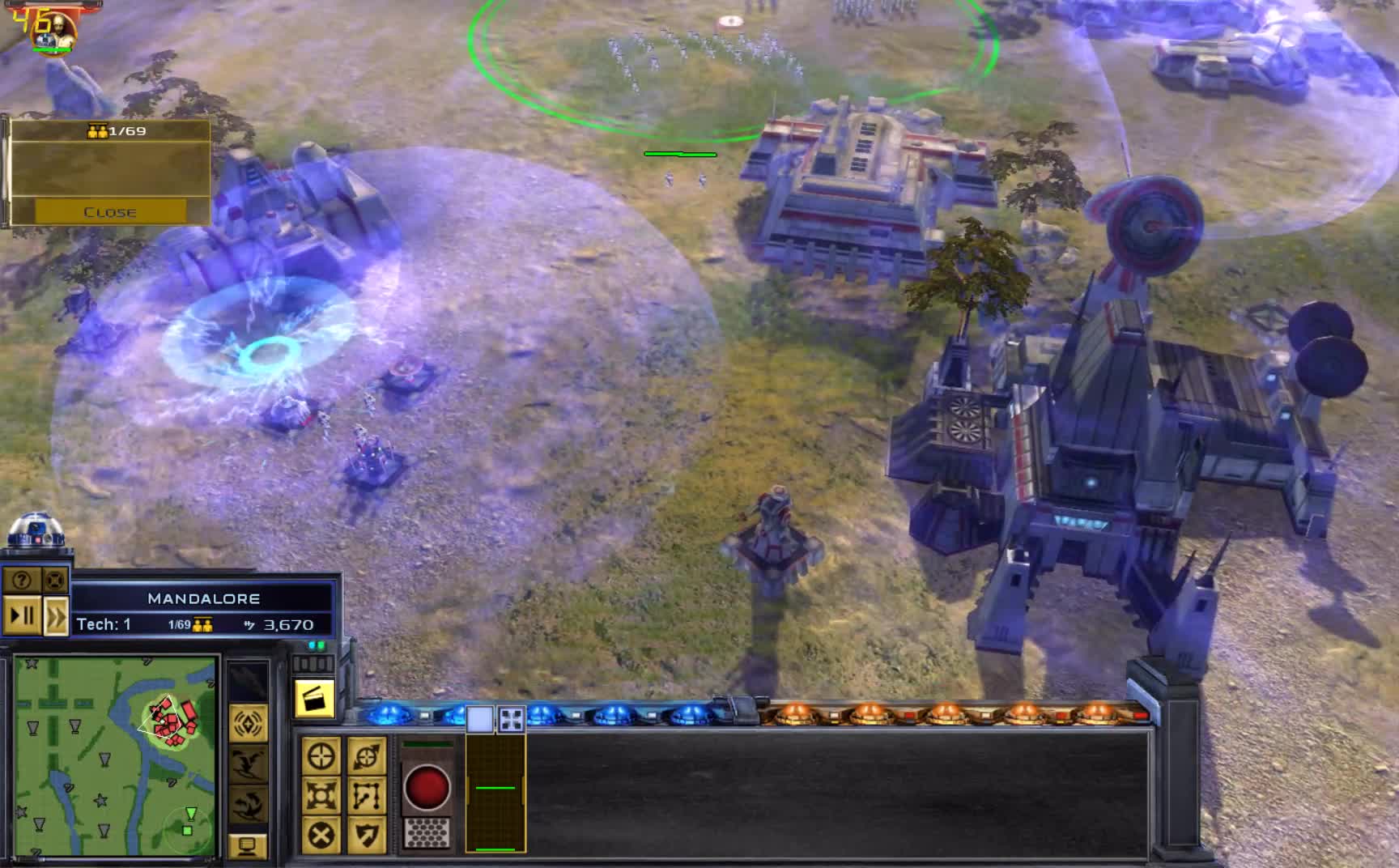Open the four-square unit group selector
The image size is (1399, 868).
pos(511,718)
